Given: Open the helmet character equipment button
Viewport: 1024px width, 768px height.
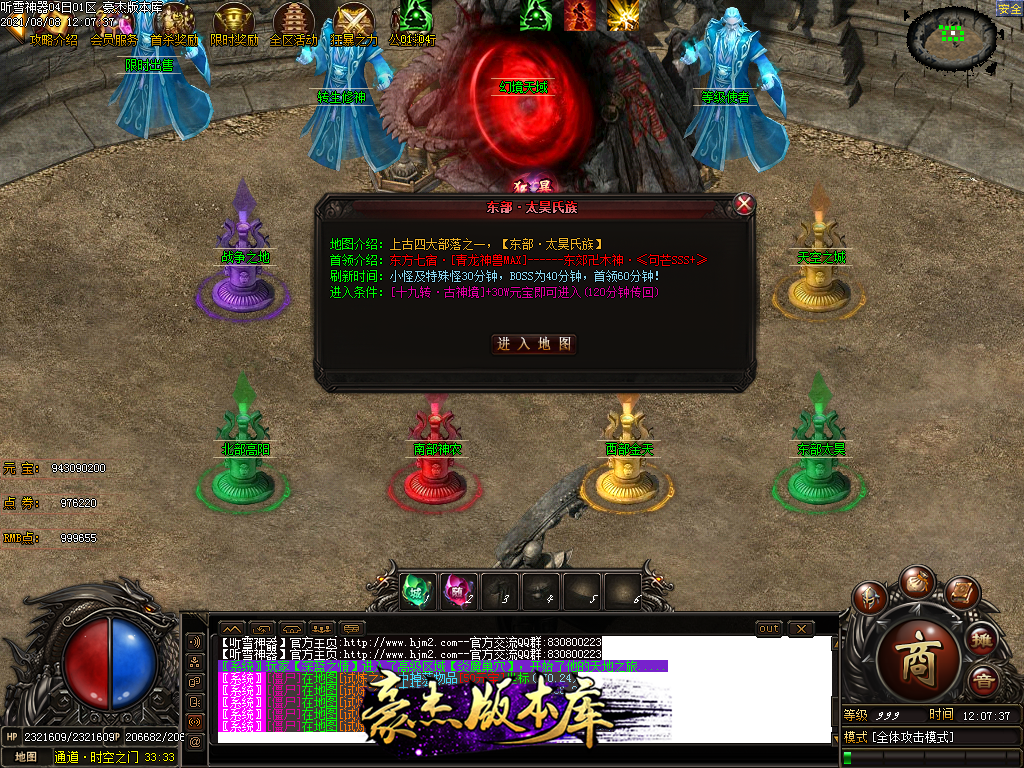Looking at the screenshot, I should (x=869, y=598).
